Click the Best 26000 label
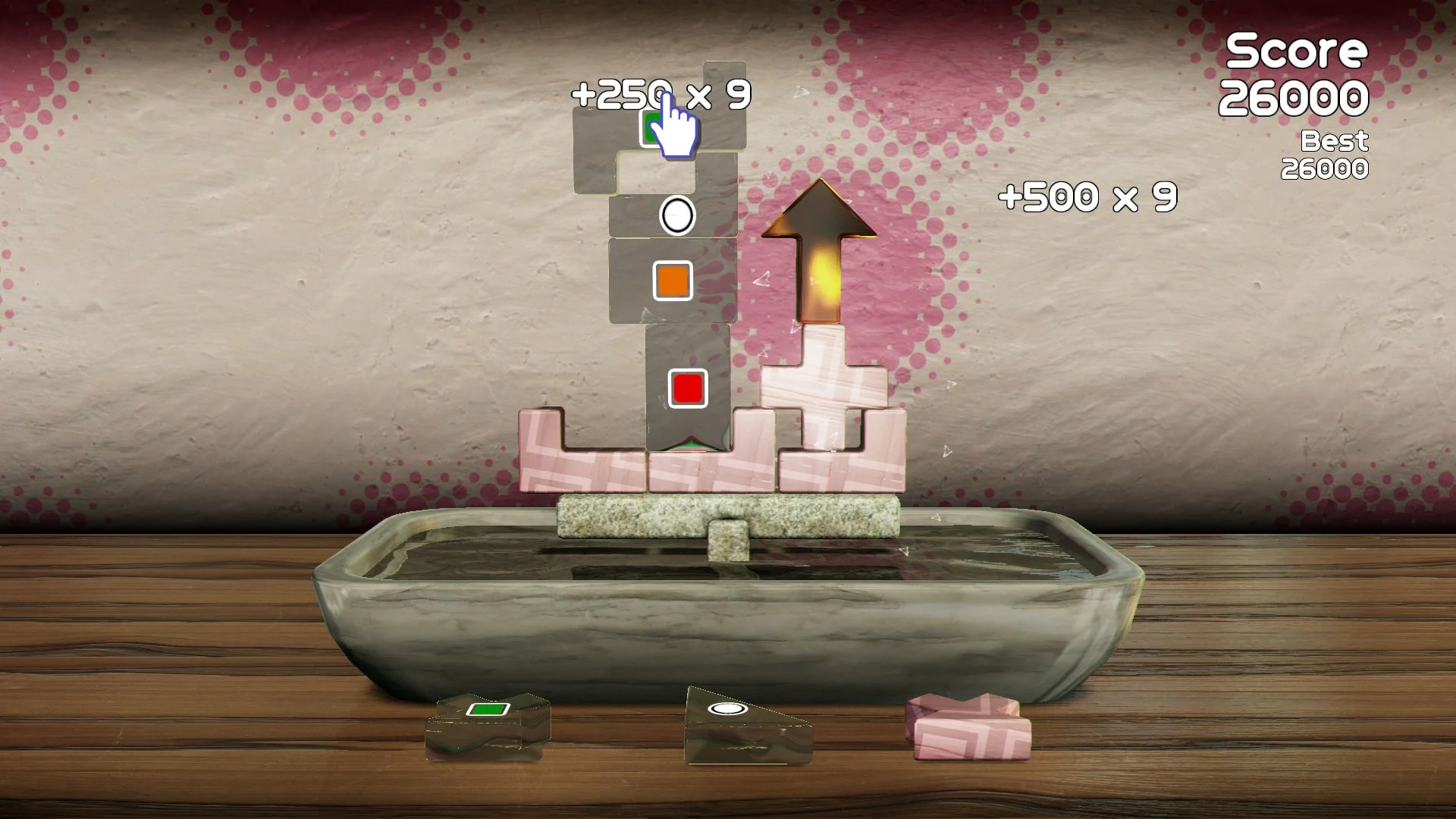This screenshot has width=1456, height=819. coord(1332,155)
